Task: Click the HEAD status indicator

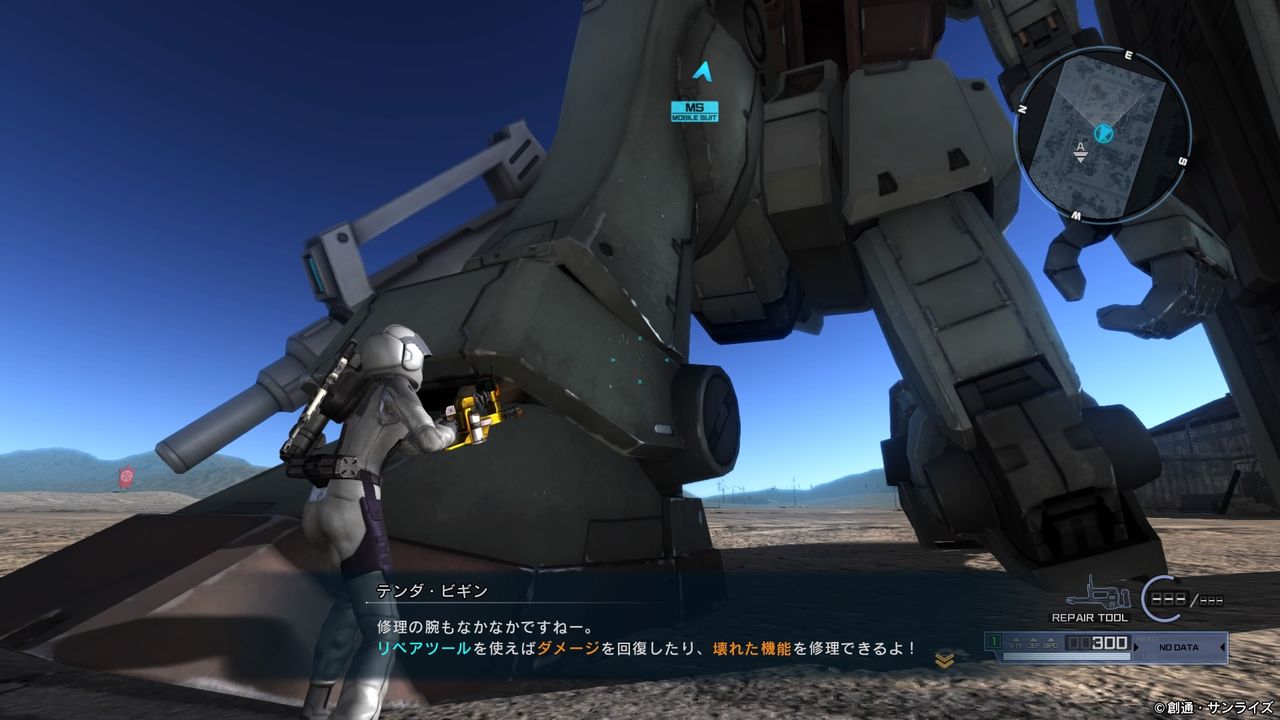Action: [x=1144, y=639]
